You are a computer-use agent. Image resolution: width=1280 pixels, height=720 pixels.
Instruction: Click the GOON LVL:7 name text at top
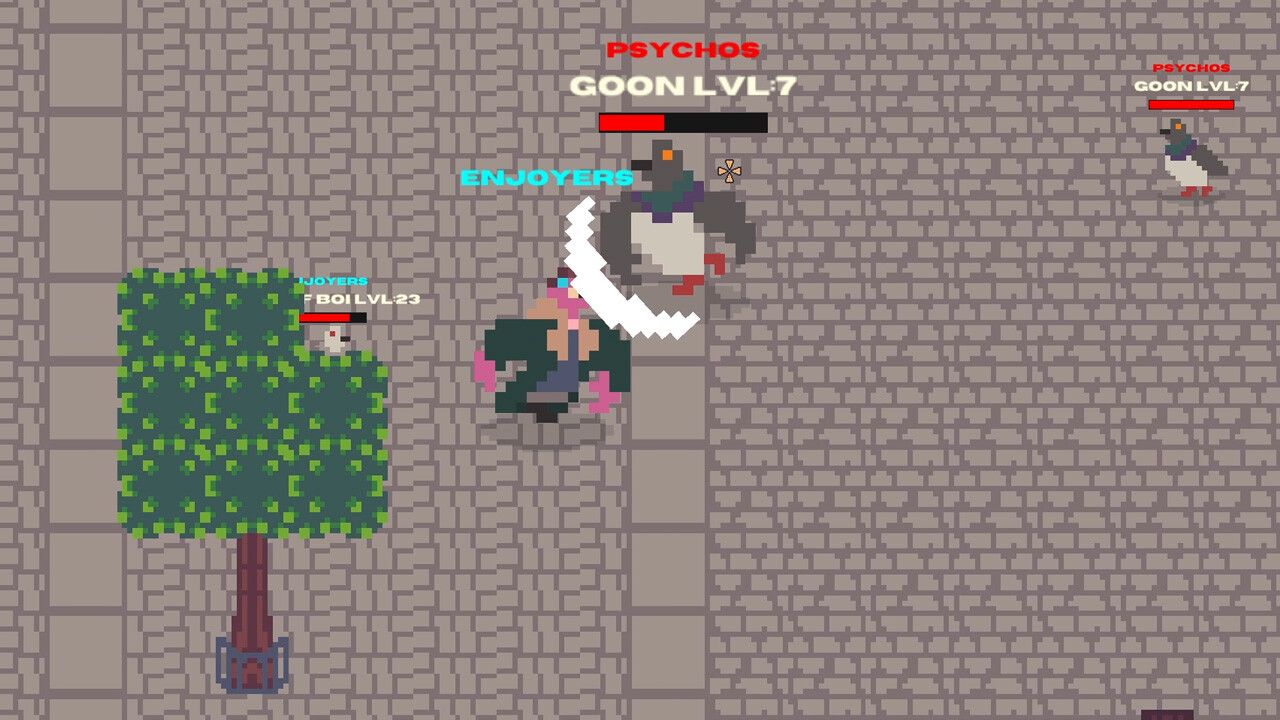pos(682,86)
